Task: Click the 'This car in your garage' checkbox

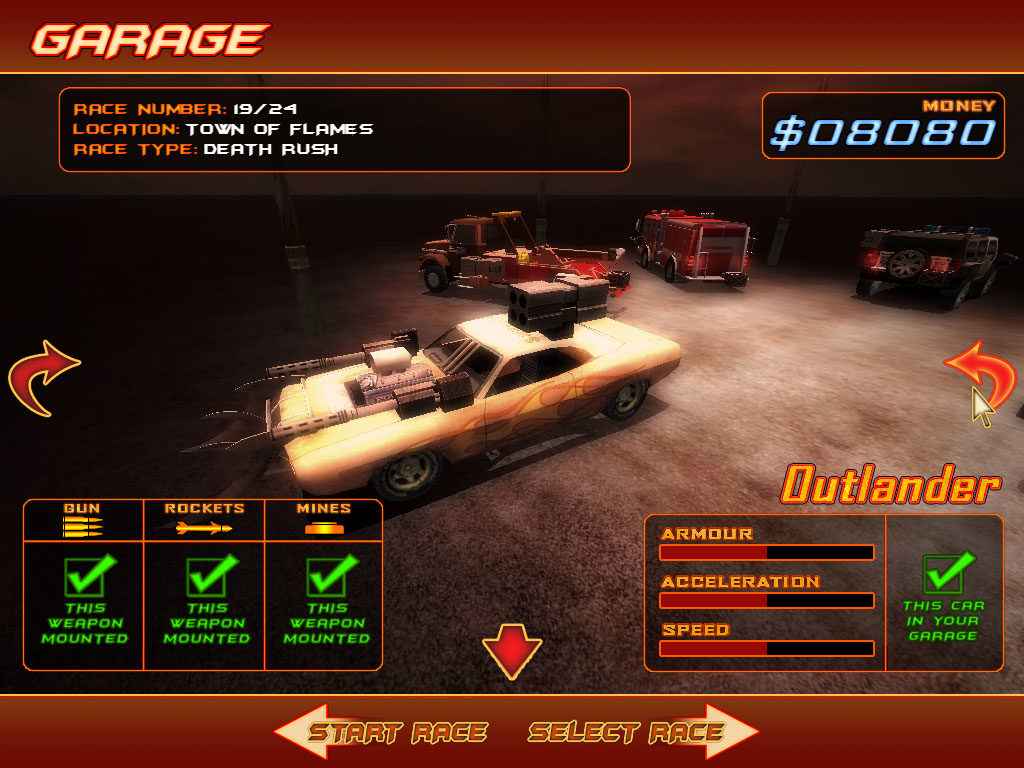Action: point(943,574)
